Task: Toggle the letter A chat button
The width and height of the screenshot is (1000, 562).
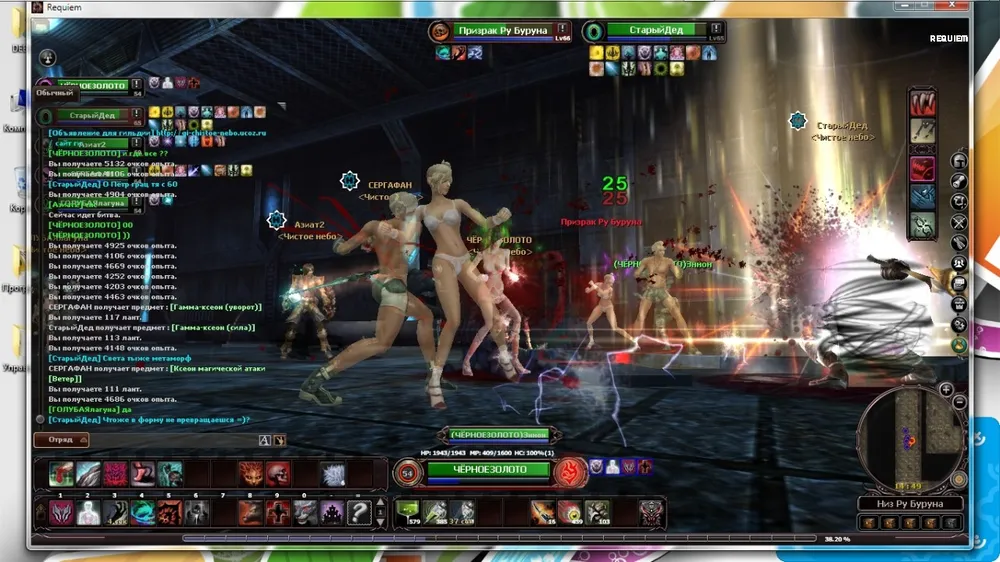Action: (264, 440)
